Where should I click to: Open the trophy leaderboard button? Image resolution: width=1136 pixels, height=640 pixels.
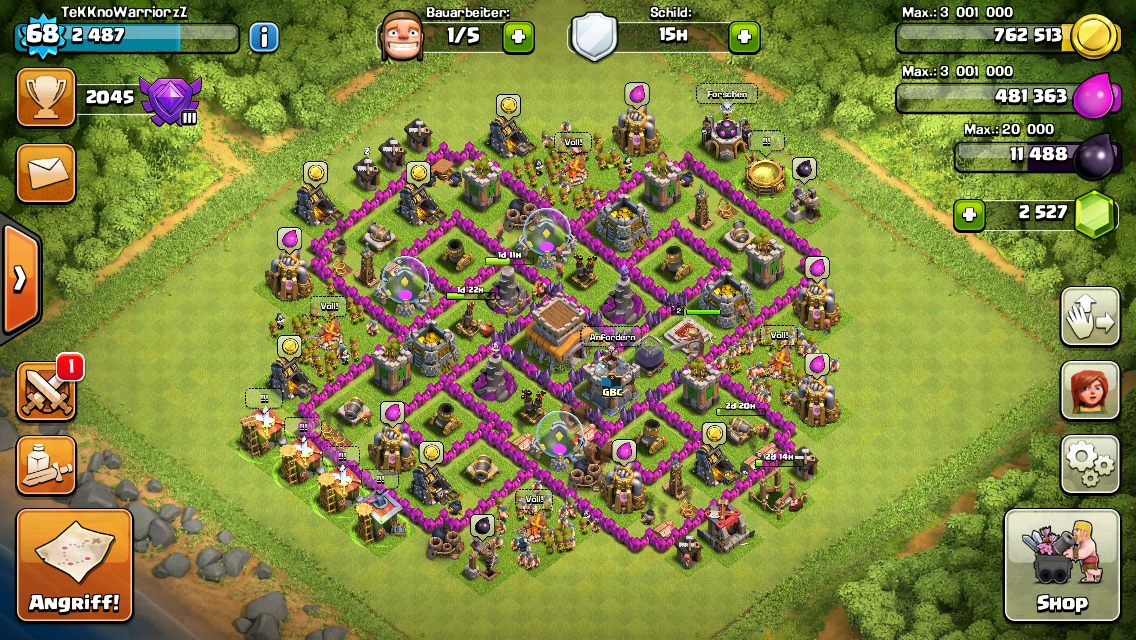point(46,97)
